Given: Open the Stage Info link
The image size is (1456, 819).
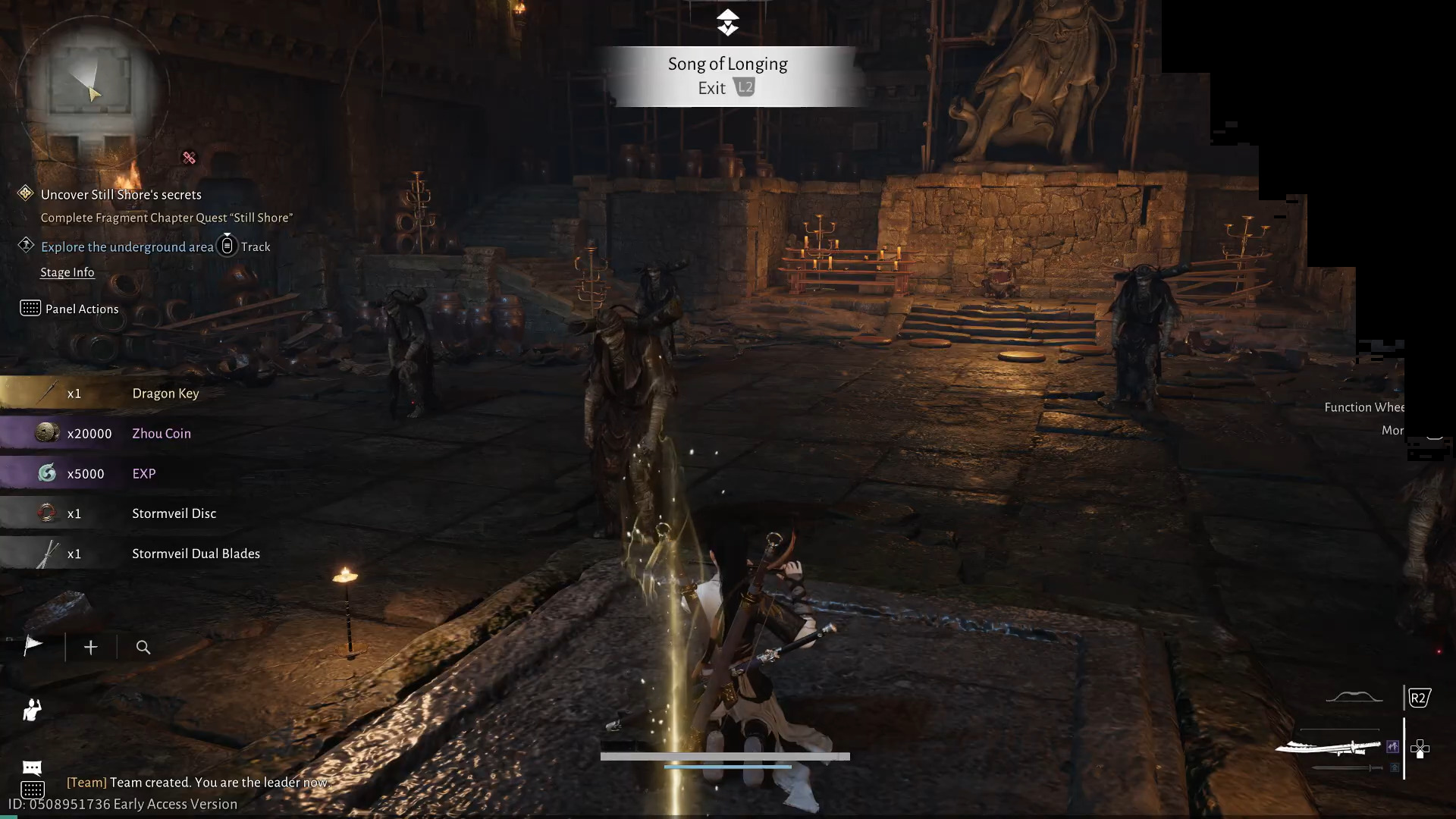Looking at the screenshot, I should [x=67, y=272].
